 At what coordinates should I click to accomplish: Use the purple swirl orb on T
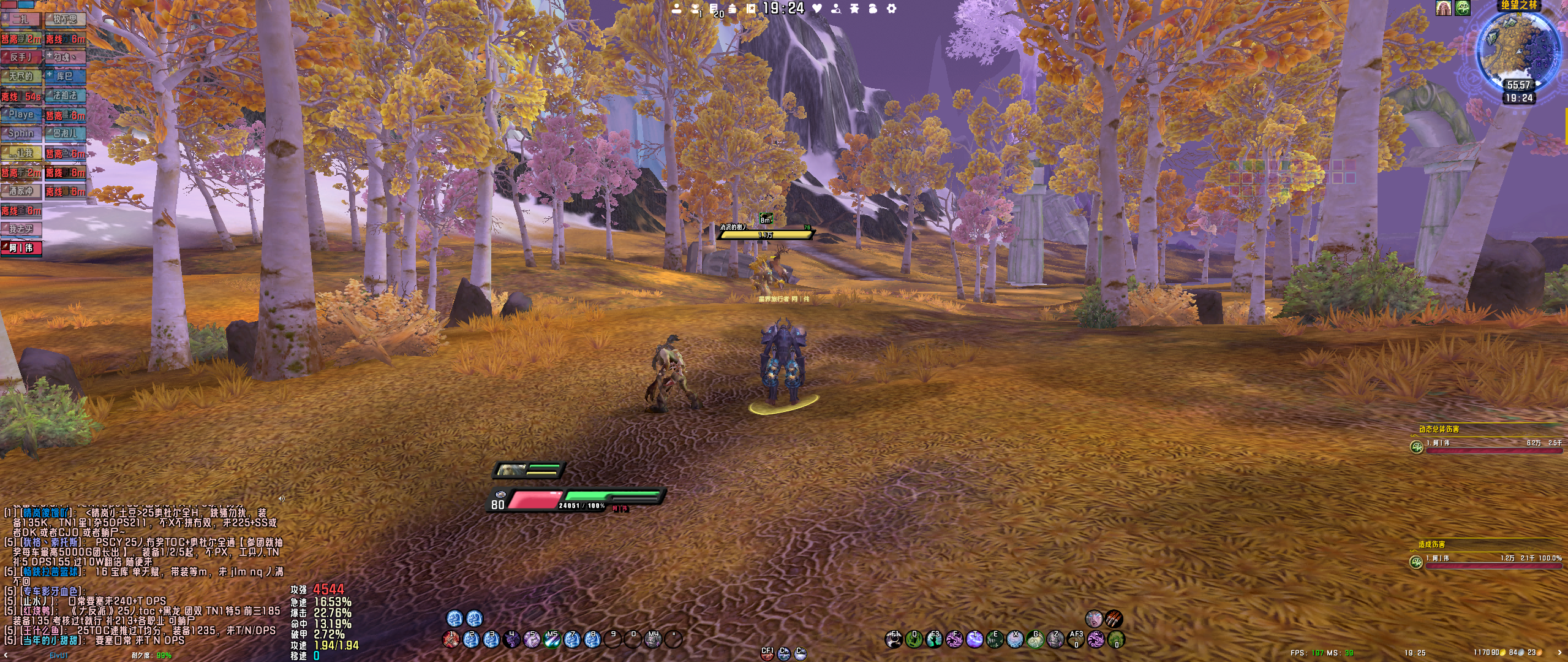pyautogui.click(x=974, y=640)
